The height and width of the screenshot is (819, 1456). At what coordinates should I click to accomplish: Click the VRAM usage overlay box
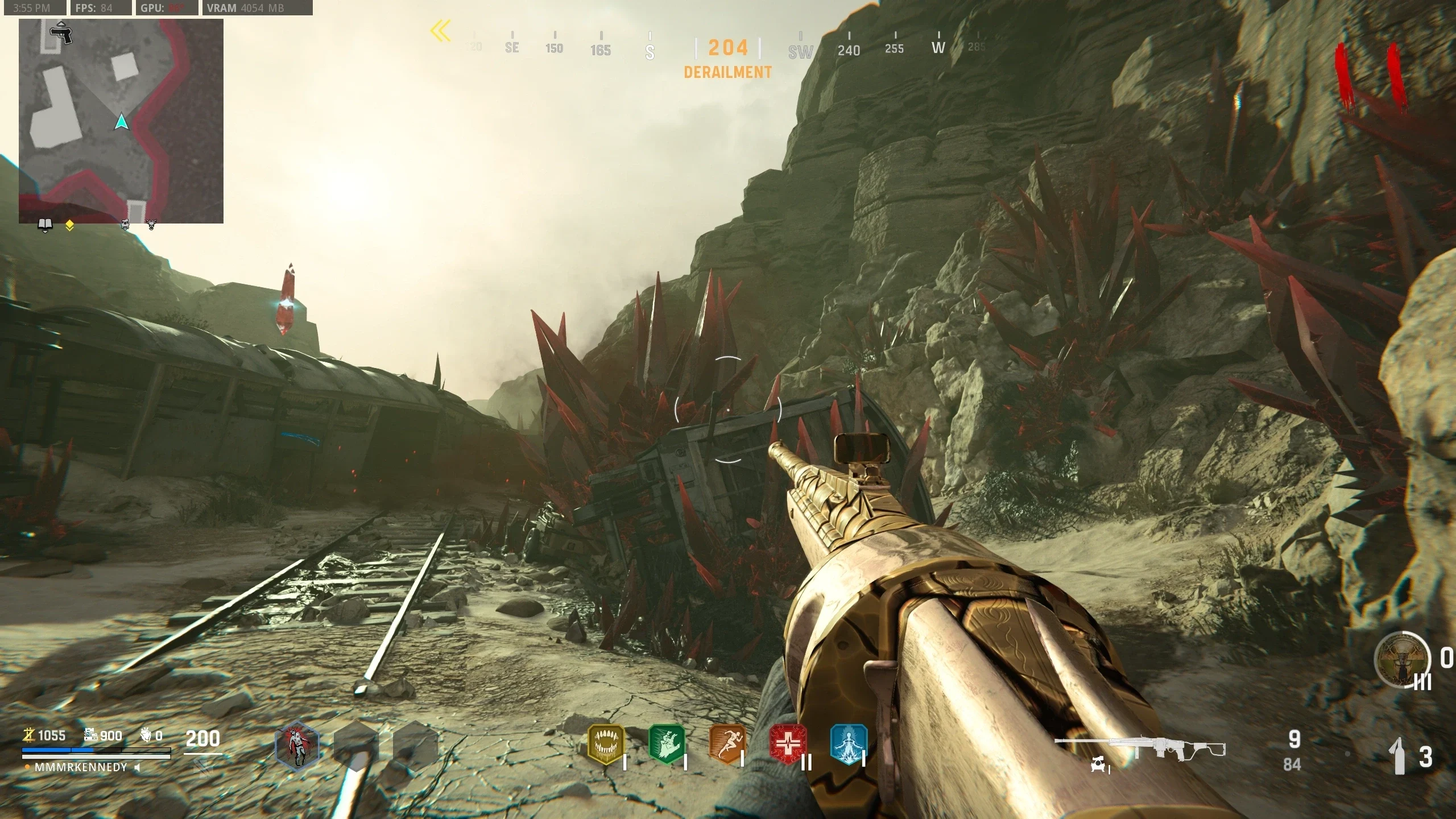tap(257, 8)
